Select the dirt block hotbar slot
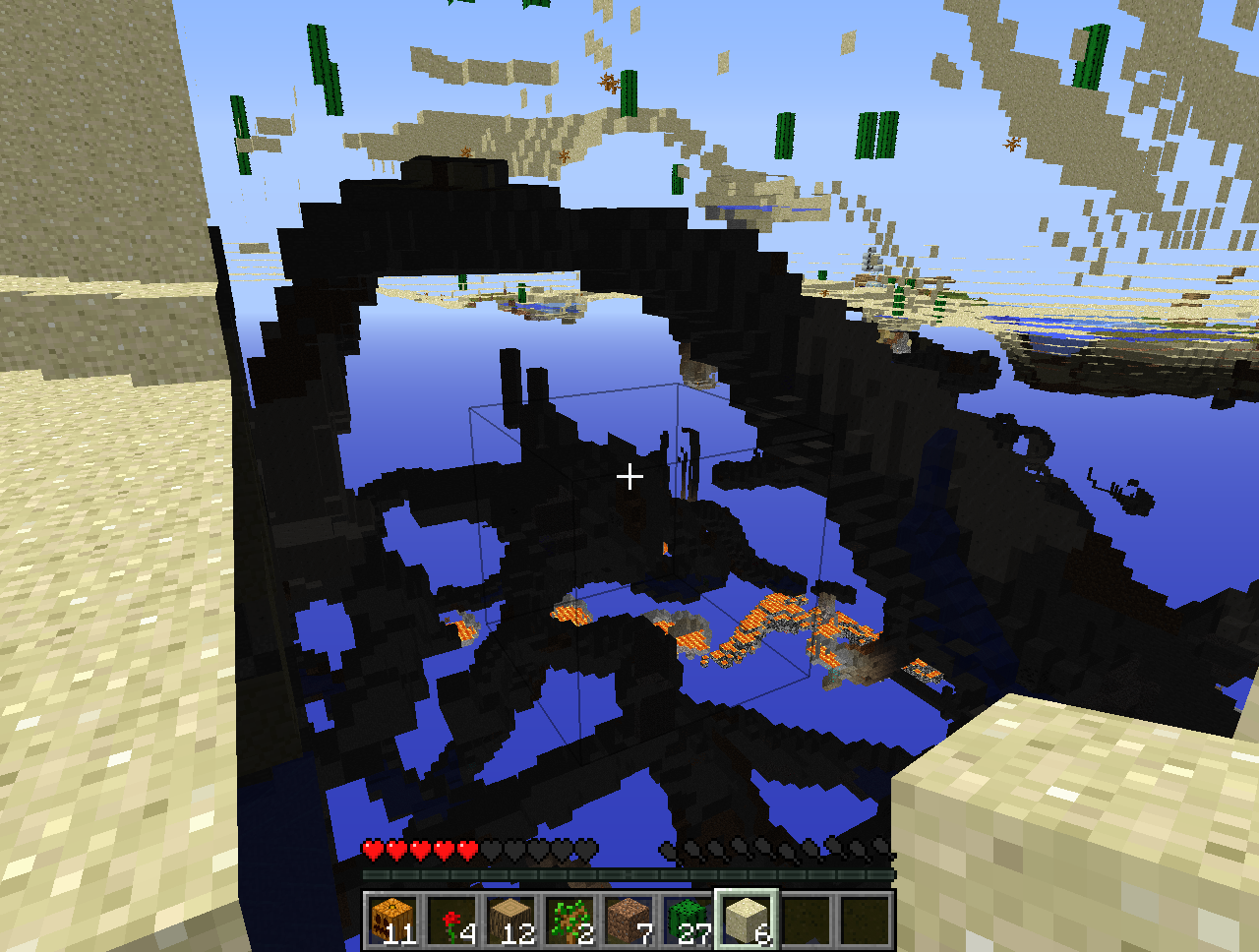Screen dimensions: 1259x952 pyautogui.click(x=629, y=921)
